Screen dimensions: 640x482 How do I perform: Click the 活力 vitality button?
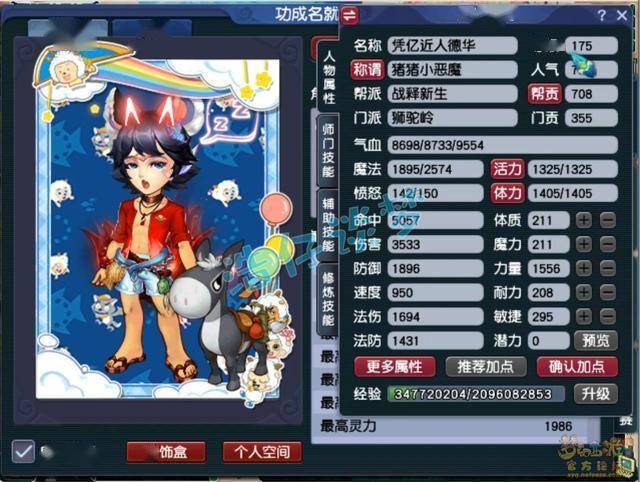[507, 169]
